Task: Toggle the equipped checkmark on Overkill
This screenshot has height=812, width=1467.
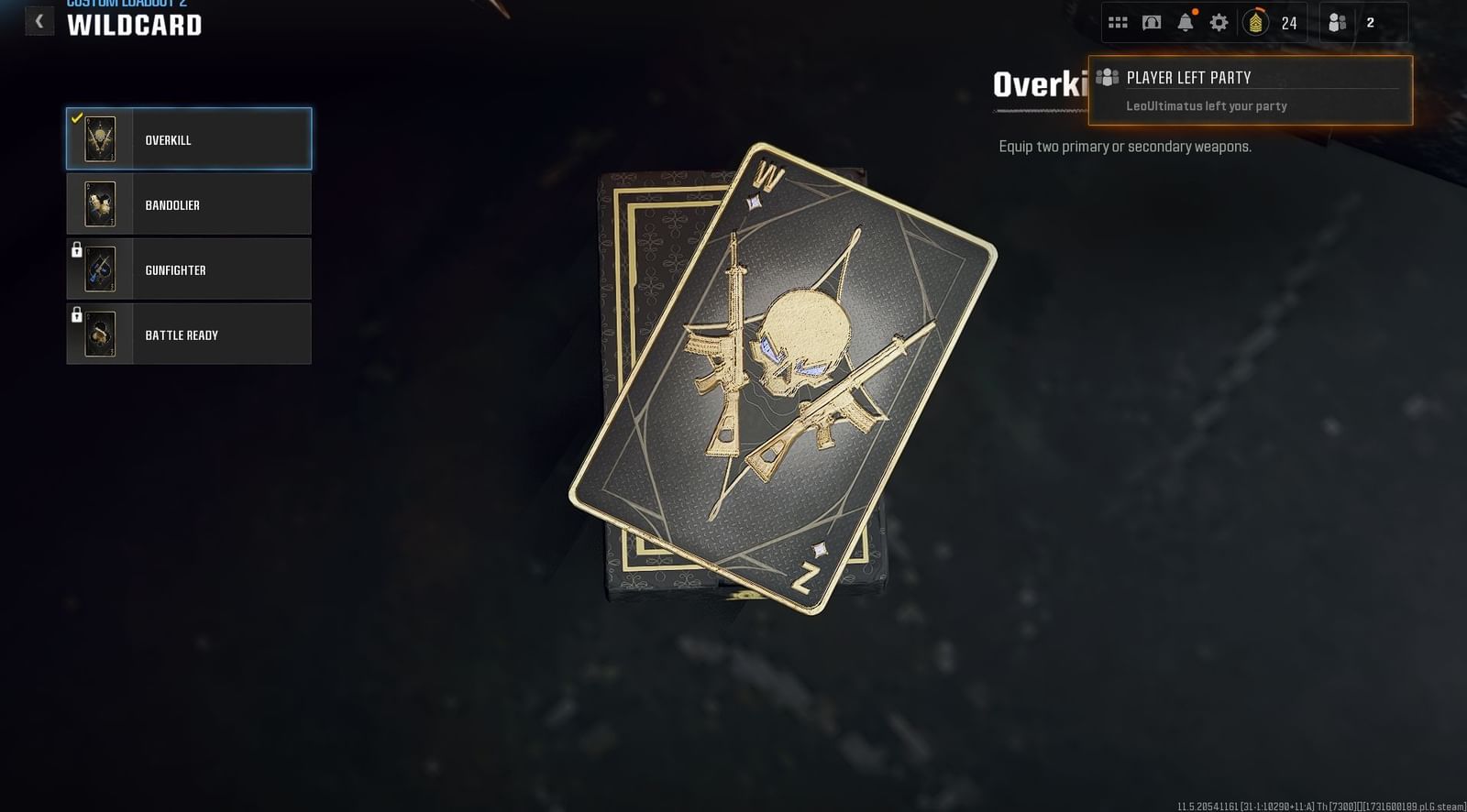Action: tap(77, 117)
